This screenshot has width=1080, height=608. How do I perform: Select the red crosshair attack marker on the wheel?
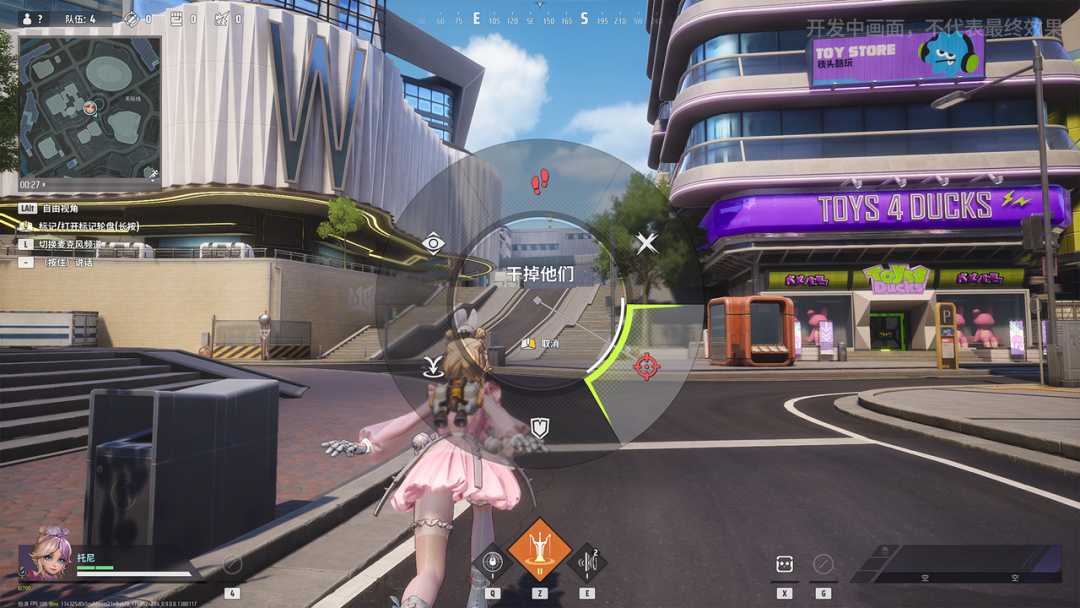click(647, 366)
